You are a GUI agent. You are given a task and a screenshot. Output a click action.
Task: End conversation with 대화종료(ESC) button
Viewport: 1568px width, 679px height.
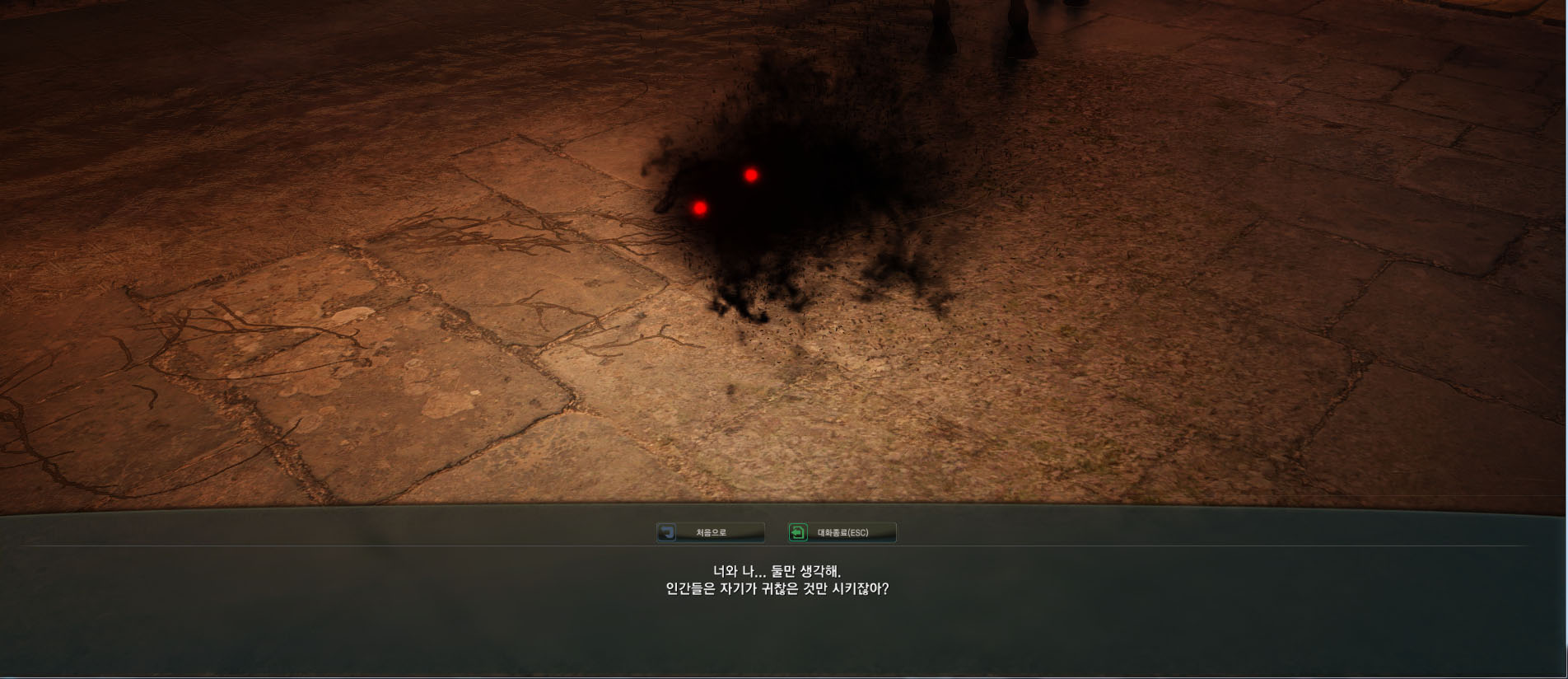[x=842, y=532]
